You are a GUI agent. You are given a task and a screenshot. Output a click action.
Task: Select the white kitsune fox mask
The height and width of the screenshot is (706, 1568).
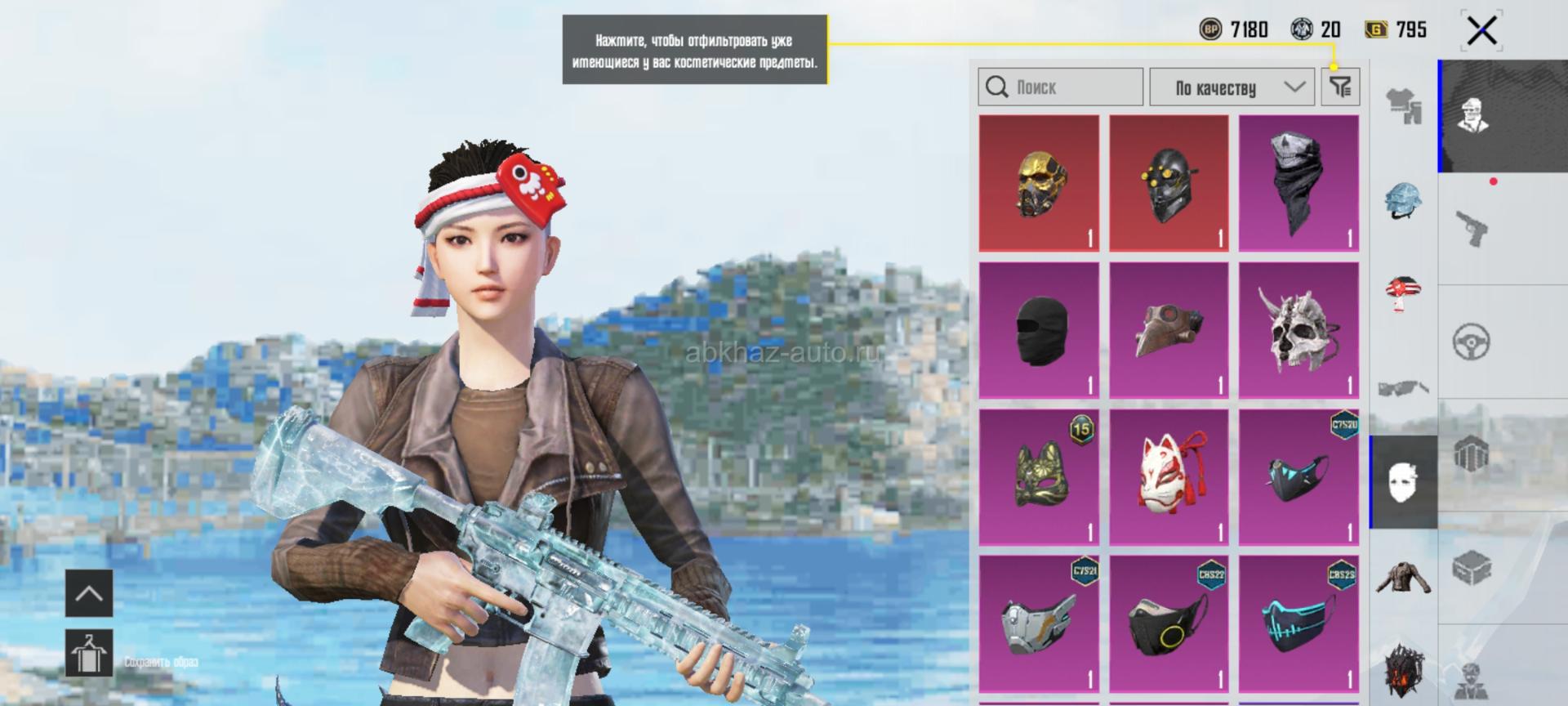[1169, 477]
